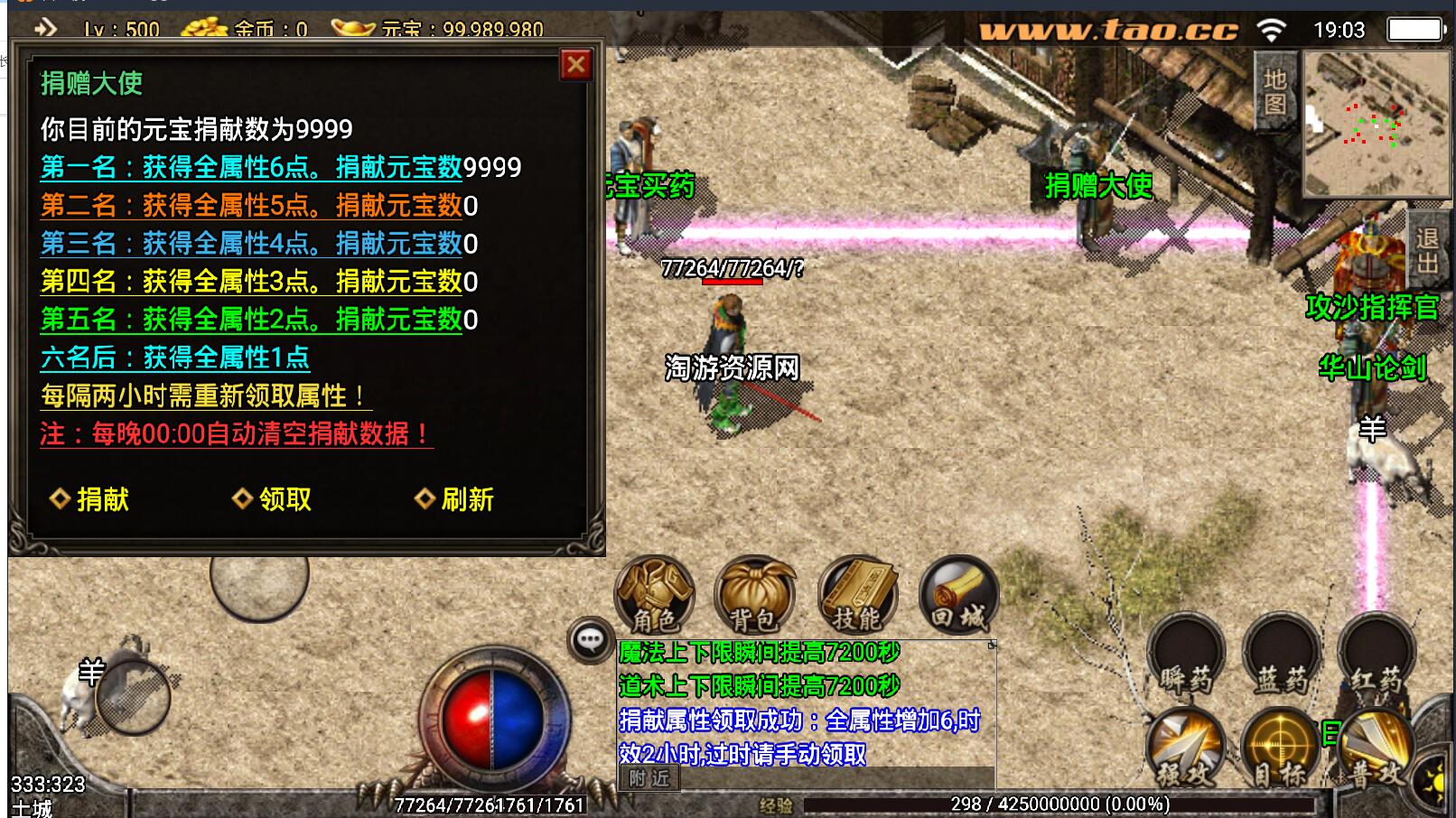Open the 角色 character panel

coord(655,596)
